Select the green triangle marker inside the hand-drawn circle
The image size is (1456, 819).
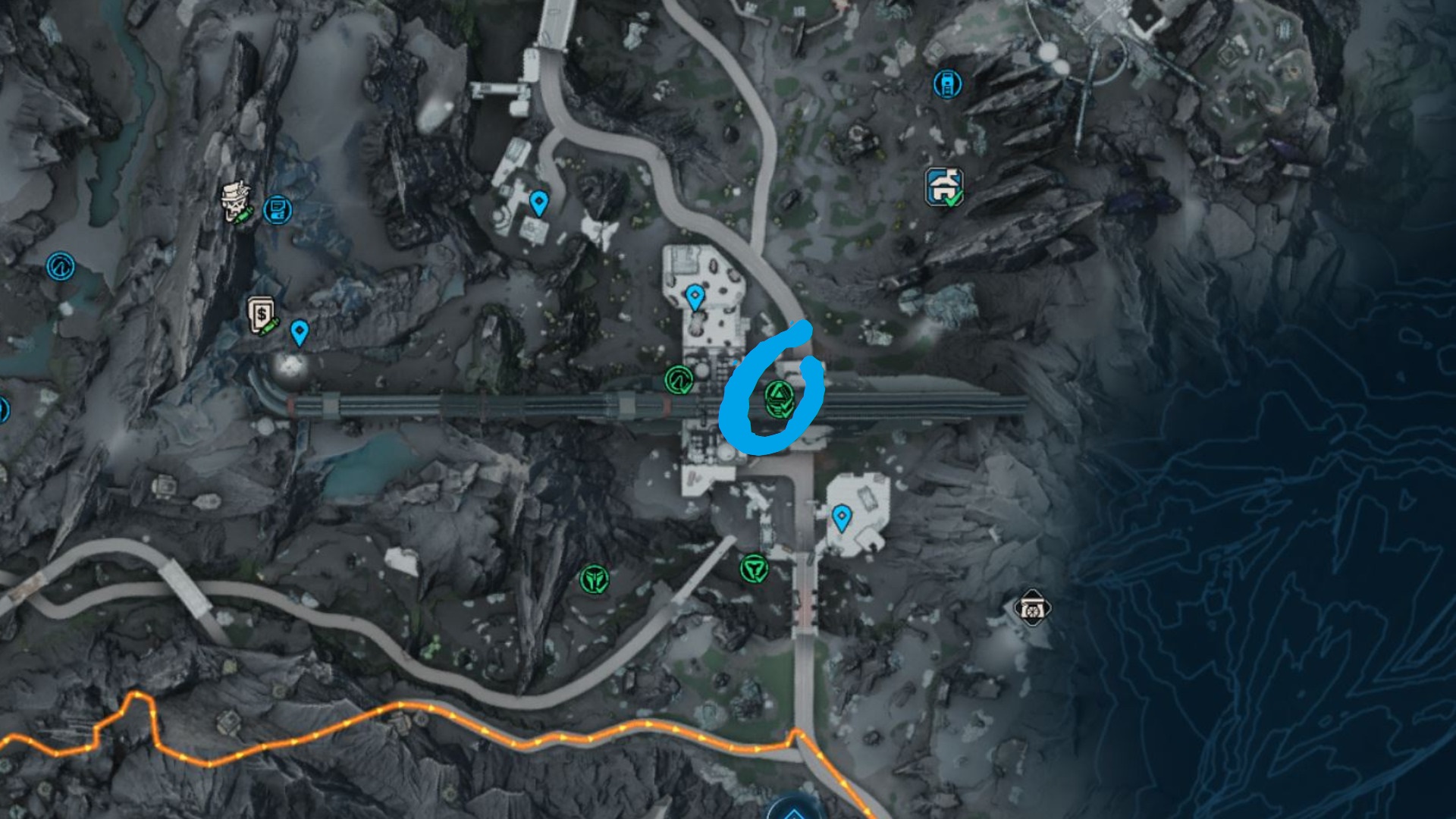click(779, 399)
